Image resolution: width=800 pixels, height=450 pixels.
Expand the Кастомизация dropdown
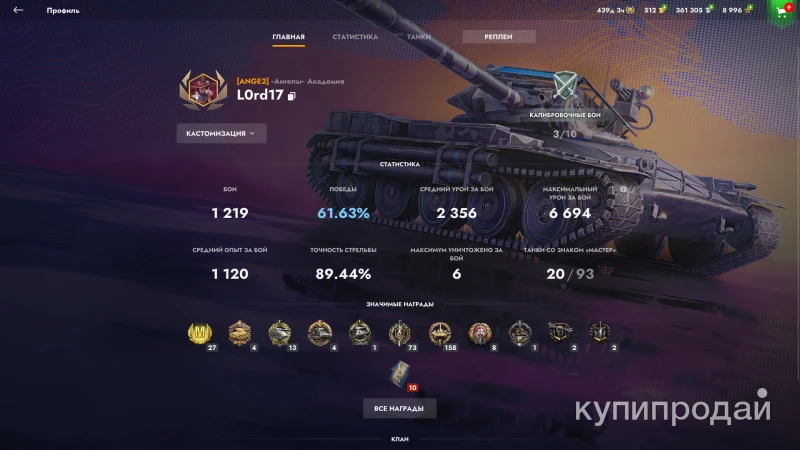click(221, 133)
